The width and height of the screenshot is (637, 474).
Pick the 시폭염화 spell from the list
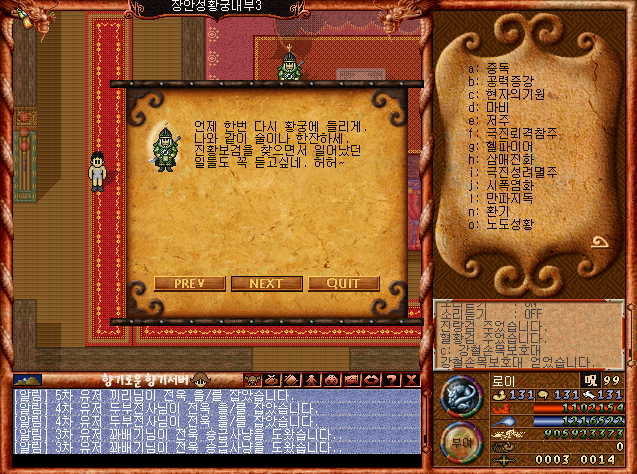pos(508,185)
